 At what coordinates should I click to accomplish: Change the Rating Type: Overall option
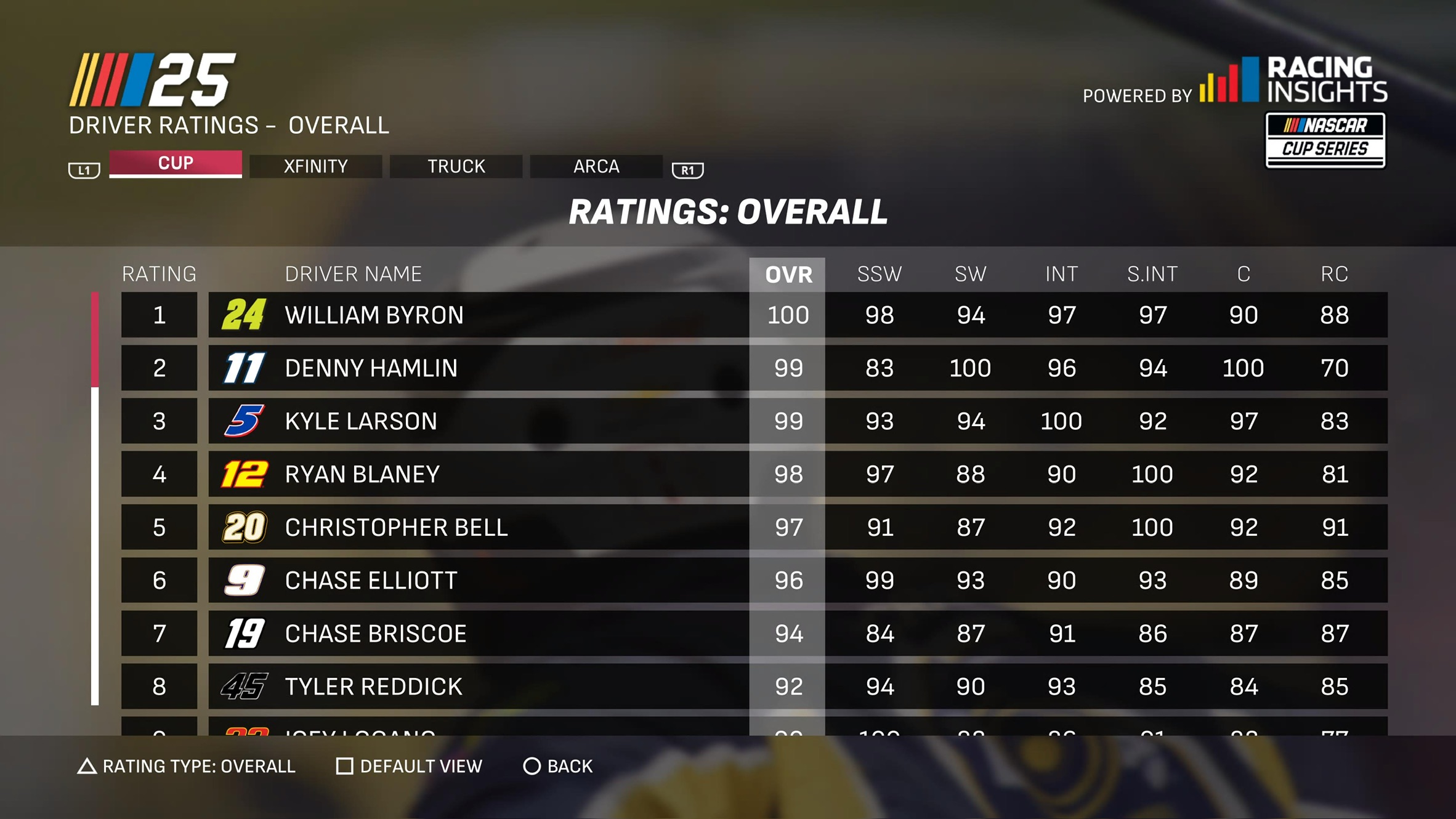(187, 766)
